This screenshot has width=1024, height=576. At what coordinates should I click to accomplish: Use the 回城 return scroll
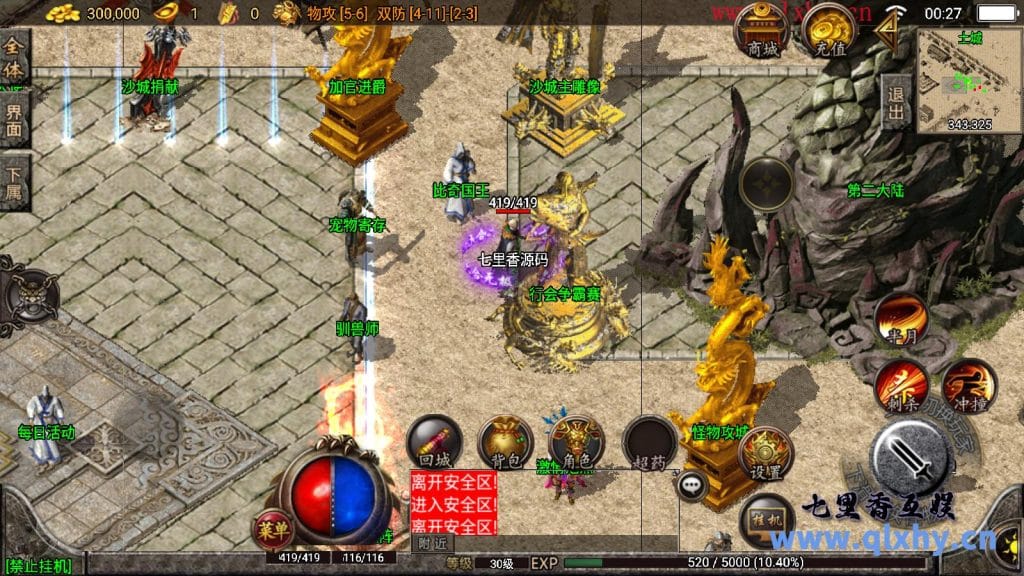[434, 443]
